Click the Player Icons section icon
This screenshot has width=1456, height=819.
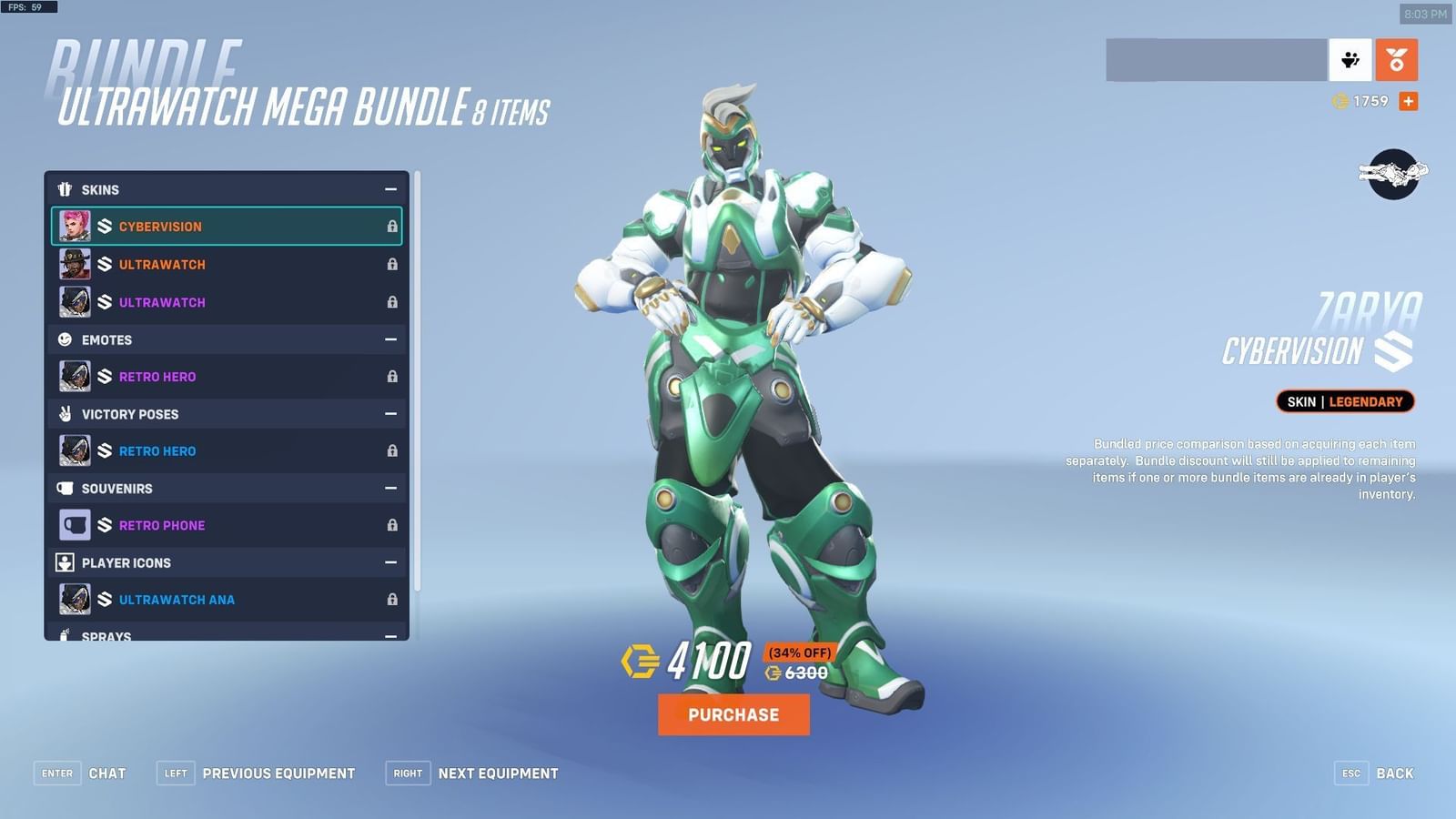click(x=65, y=562)
